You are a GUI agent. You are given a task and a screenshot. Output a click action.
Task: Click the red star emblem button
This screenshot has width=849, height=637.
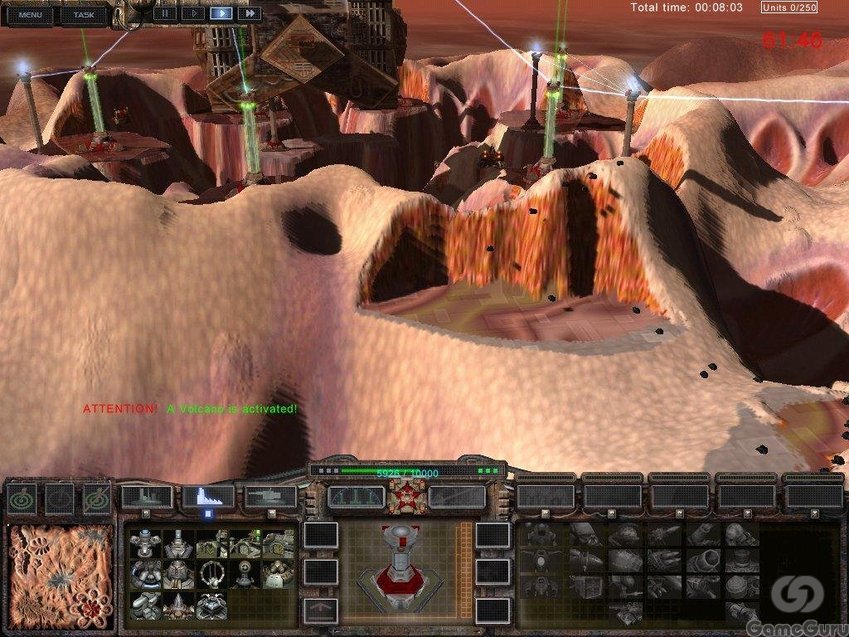(407, 496)
